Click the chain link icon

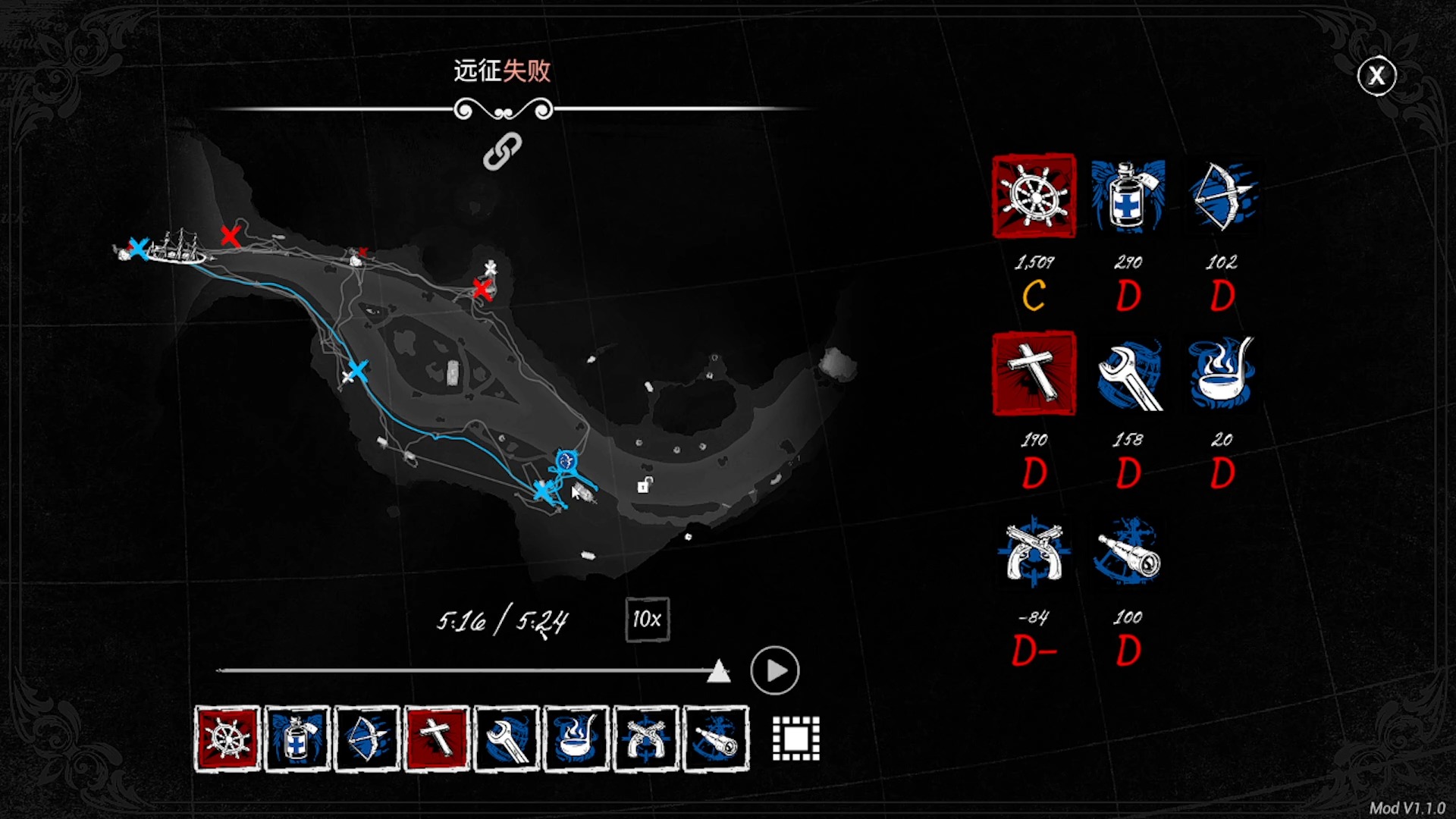[x=503, y=151]
